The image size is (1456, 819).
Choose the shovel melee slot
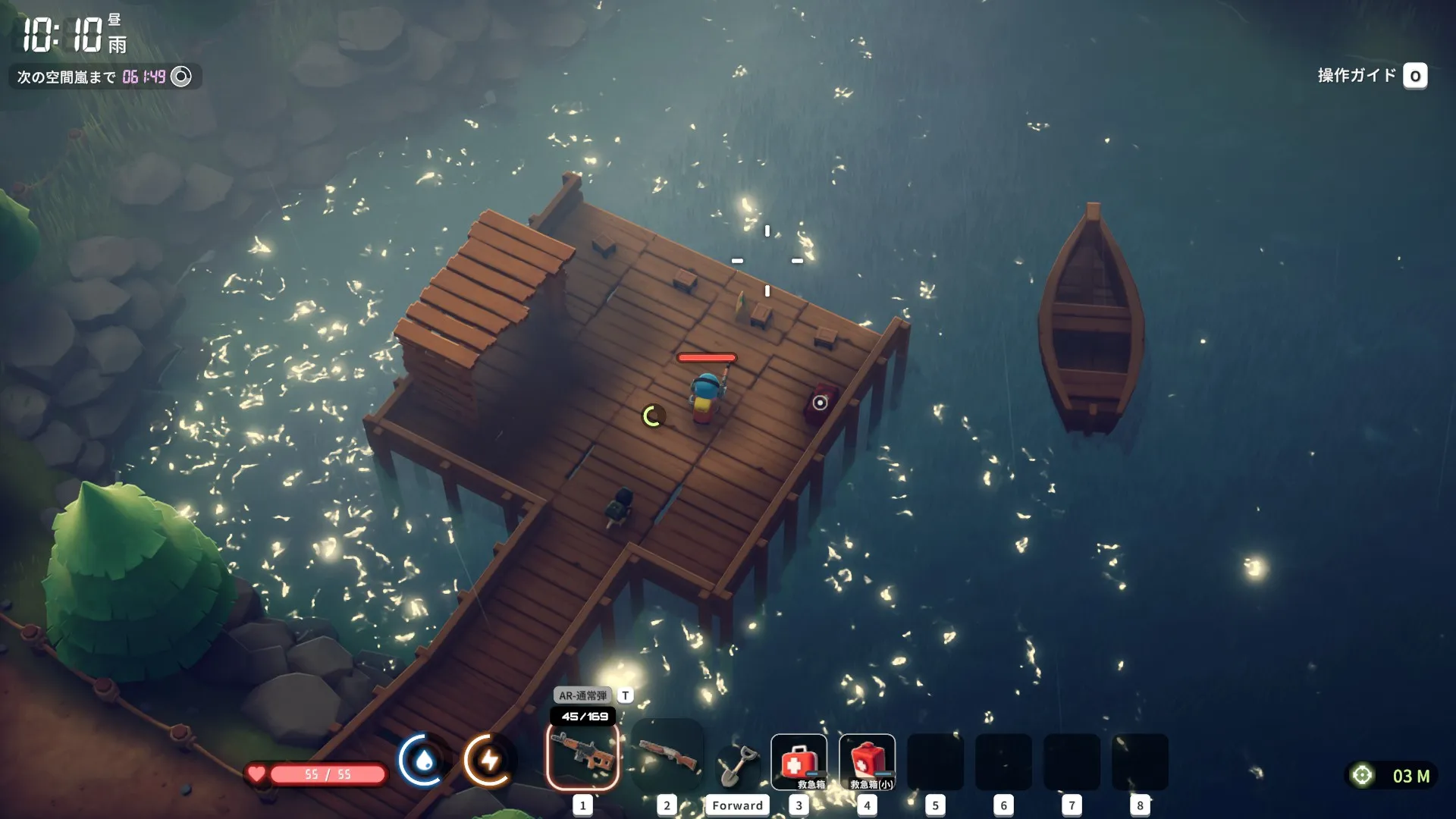pyautogui.click(x=736, y=764)
